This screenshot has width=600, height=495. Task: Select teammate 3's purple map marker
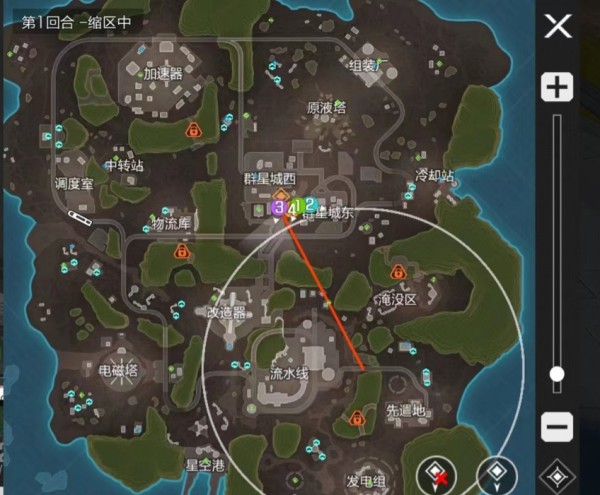(x=278, y=207)
